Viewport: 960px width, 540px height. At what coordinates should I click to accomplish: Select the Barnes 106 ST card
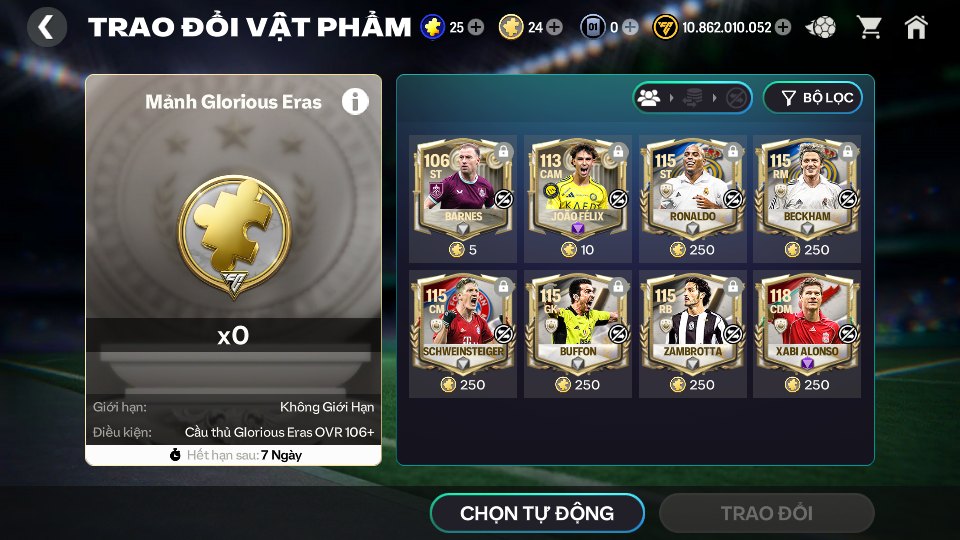[463, 190]
